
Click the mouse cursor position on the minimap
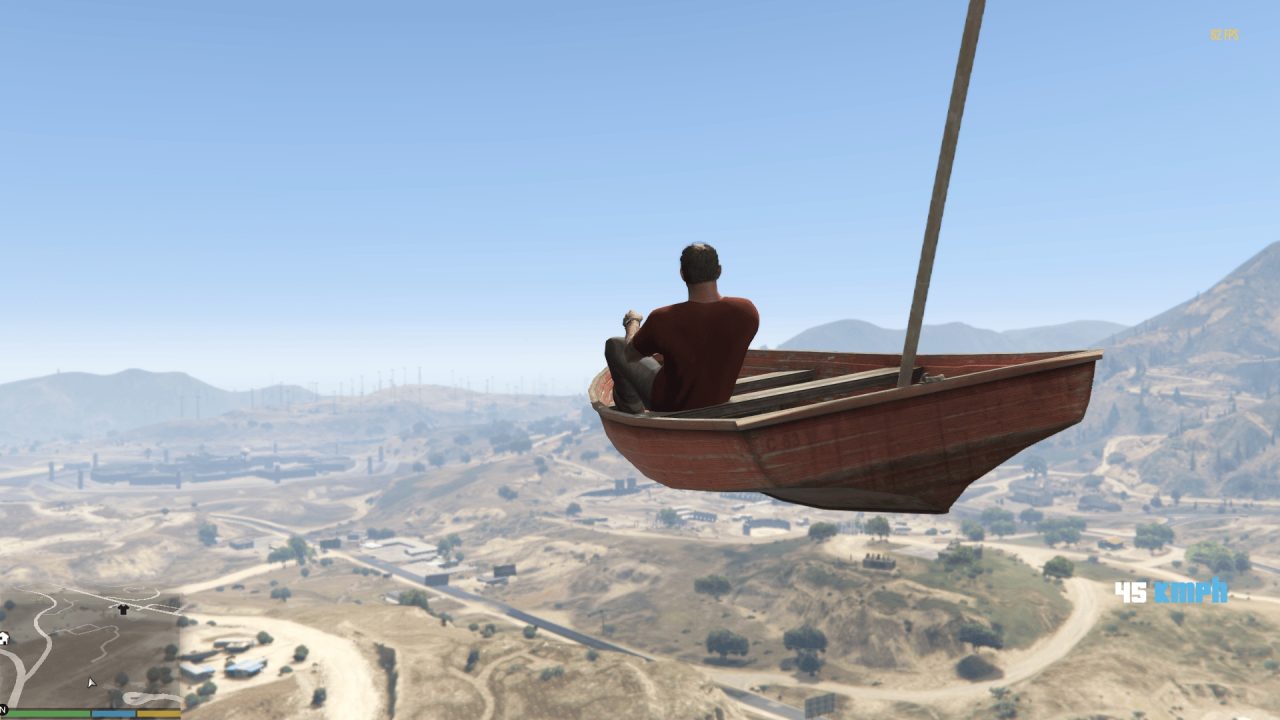click(x=91, y=681)
